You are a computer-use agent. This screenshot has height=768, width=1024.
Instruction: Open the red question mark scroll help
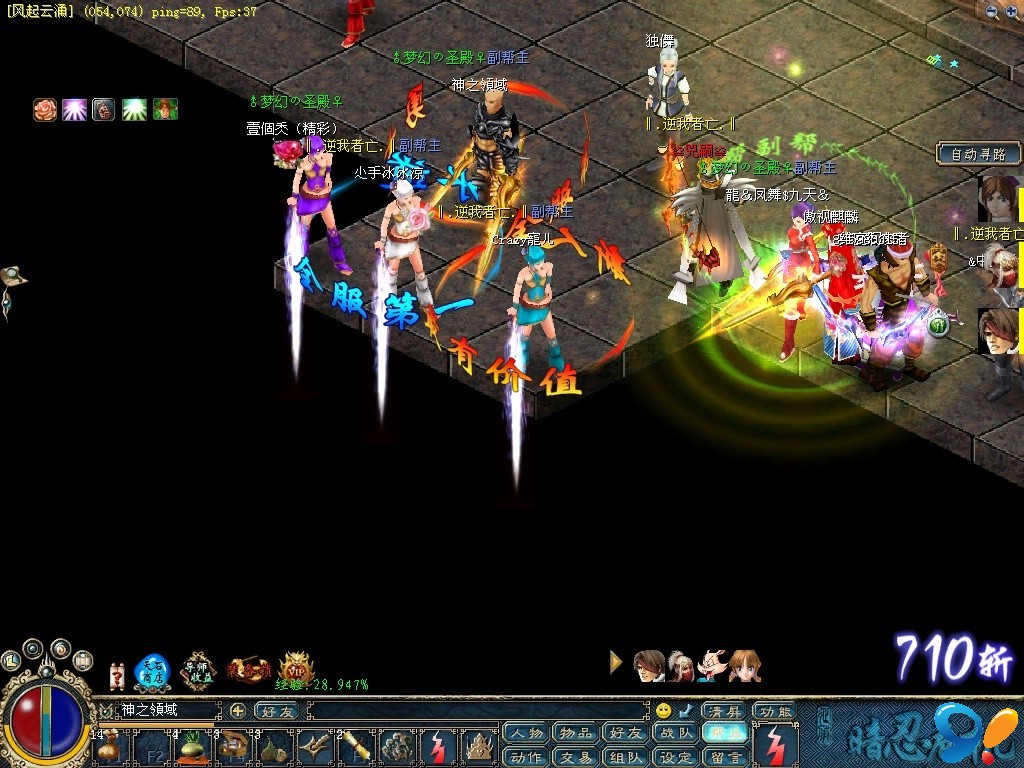point(117,674)
